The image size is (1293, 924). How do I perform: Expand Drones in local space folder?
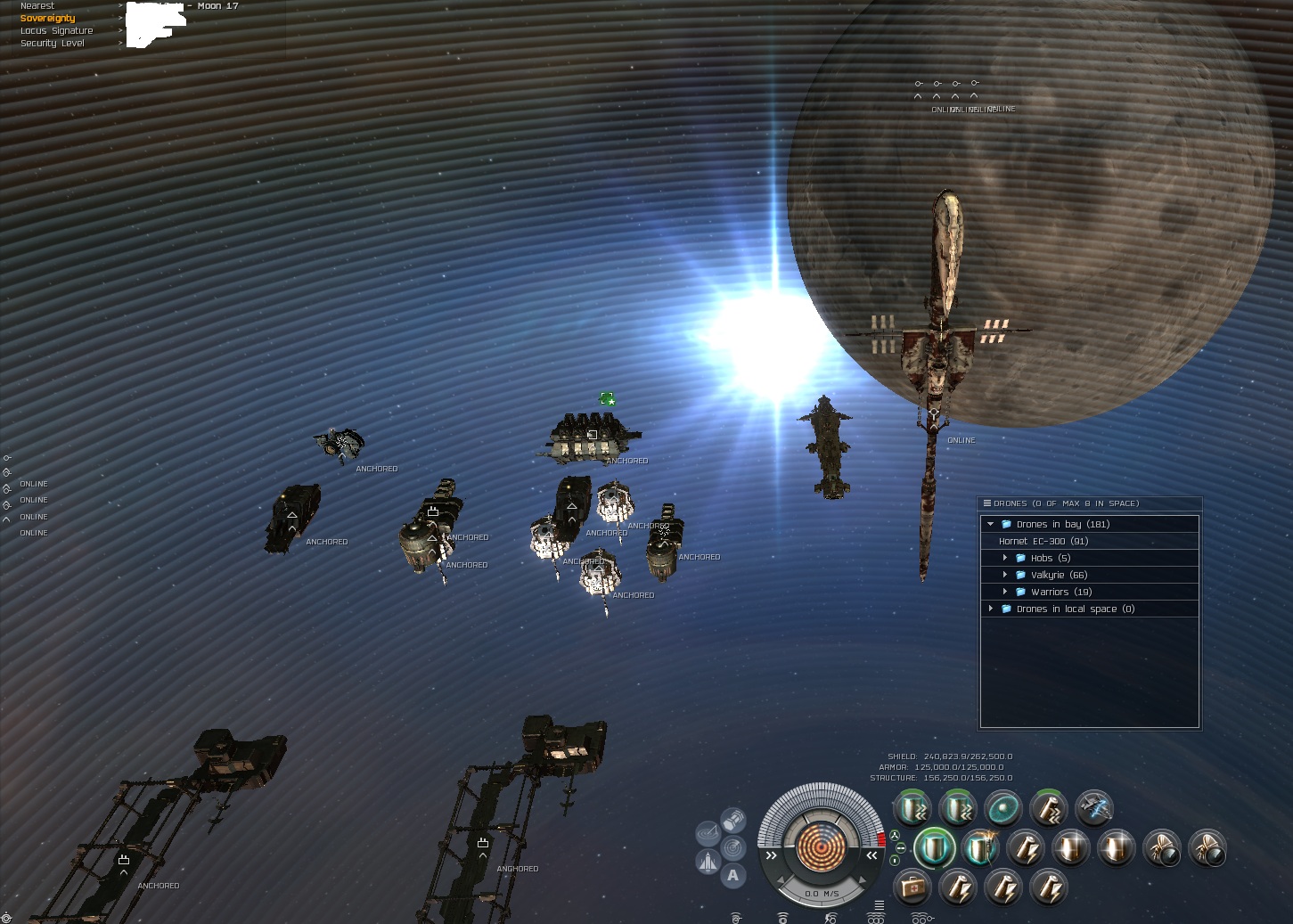click(990, 609)
